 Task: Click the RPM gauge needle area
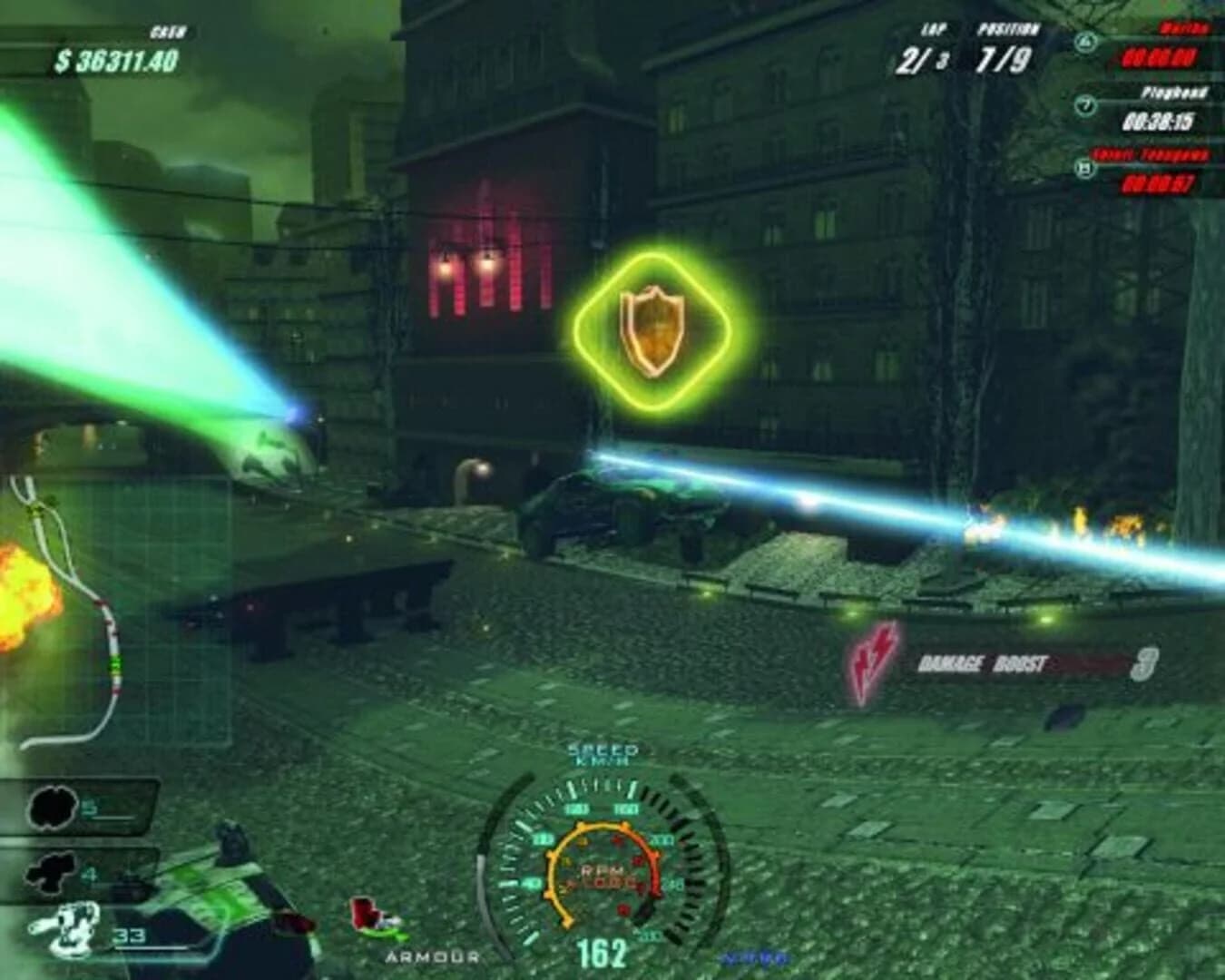pos(603,876)
